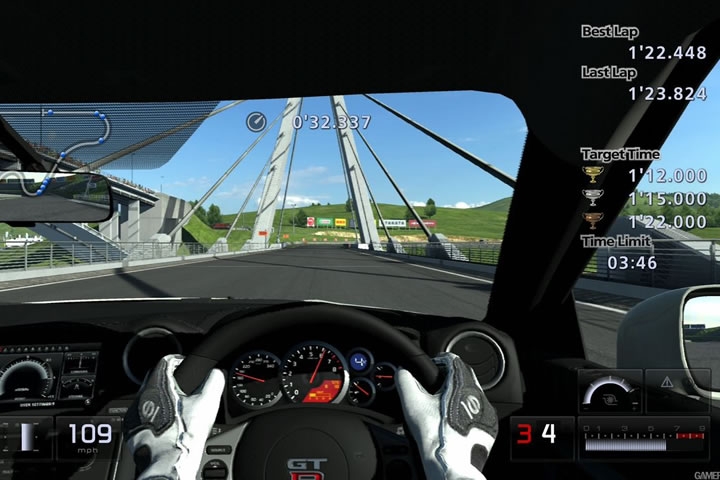Screen dimensions: 720x480
Task: Click the stopwatch icon beside the lap timer
Action: pos(257,122)
